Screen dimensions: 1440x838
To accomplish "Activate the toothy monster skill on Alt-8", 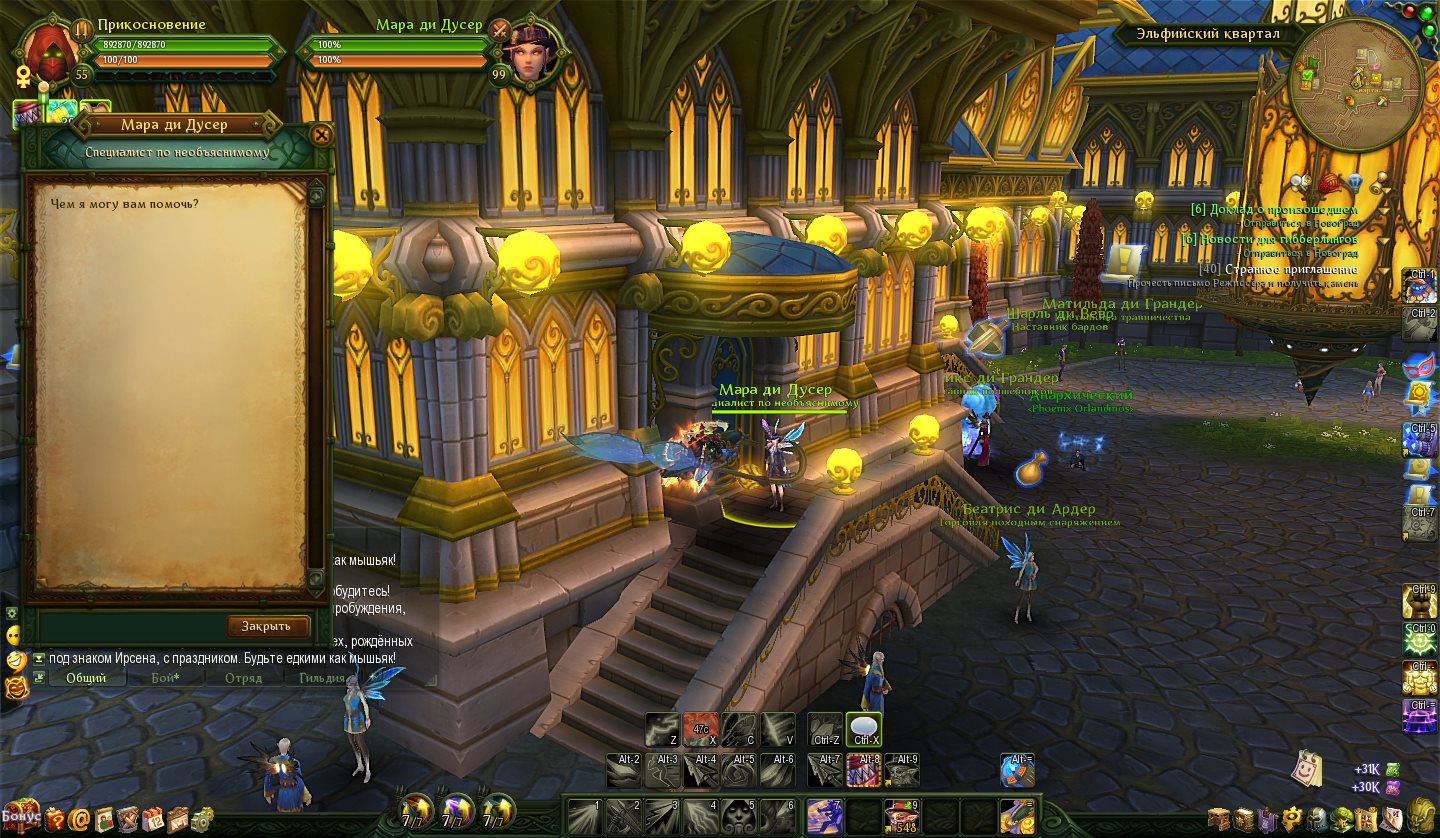I will [x=863, y=769].
